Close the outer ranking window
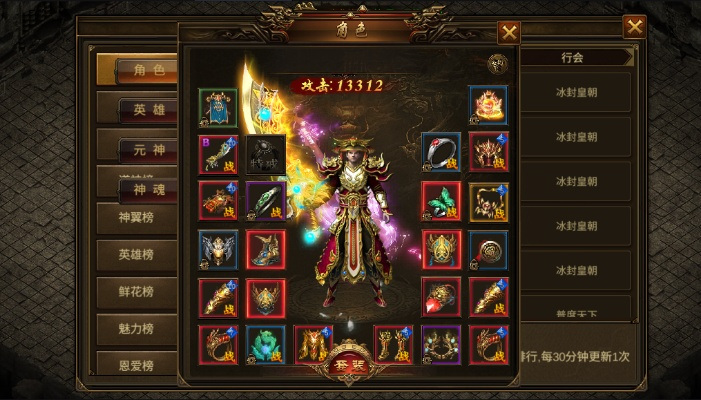 pyautogui.click(x=634, y=27)
